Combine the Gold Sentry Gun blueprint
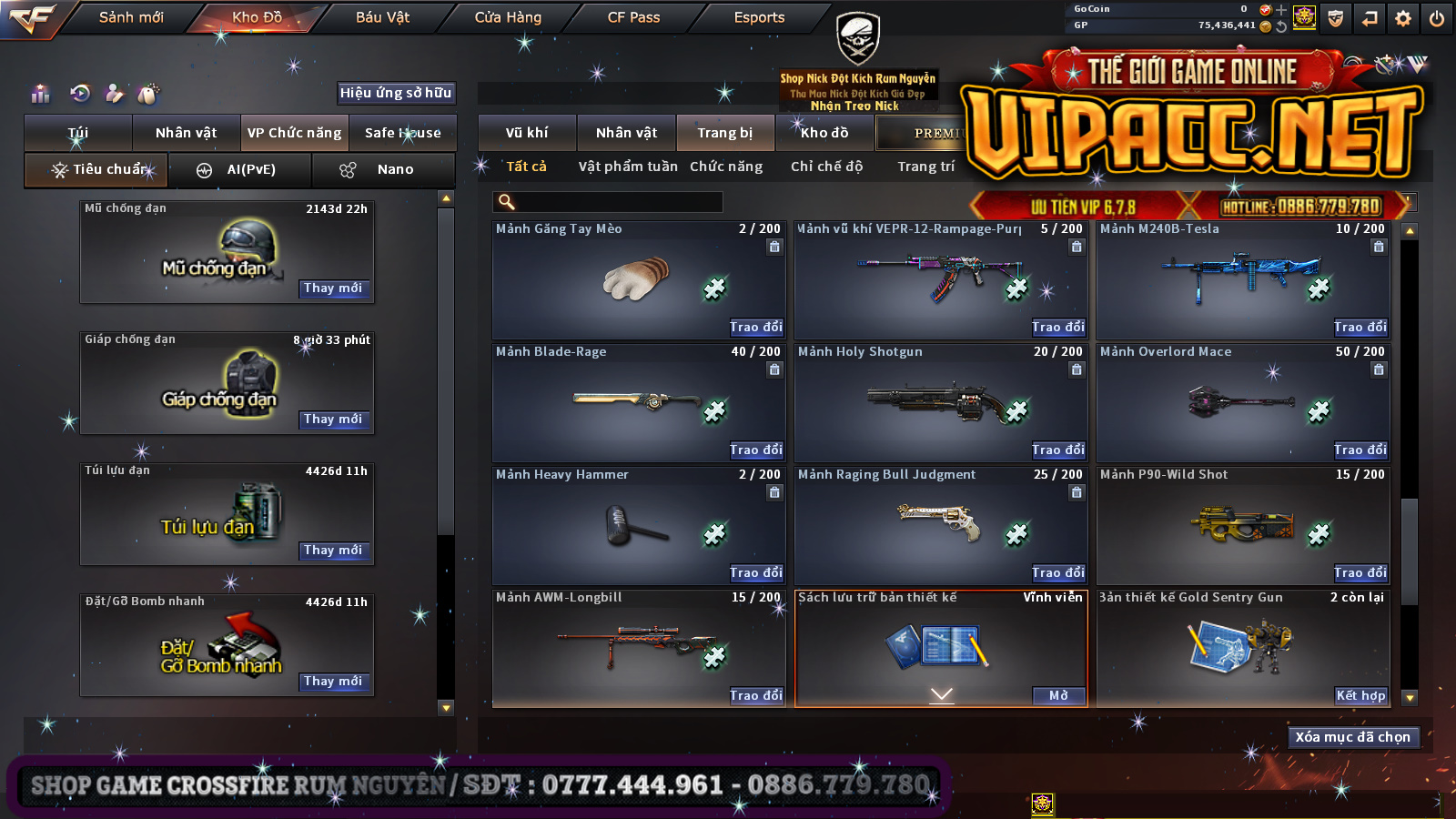This screenshot has height=819, width=1456. 1360,696
